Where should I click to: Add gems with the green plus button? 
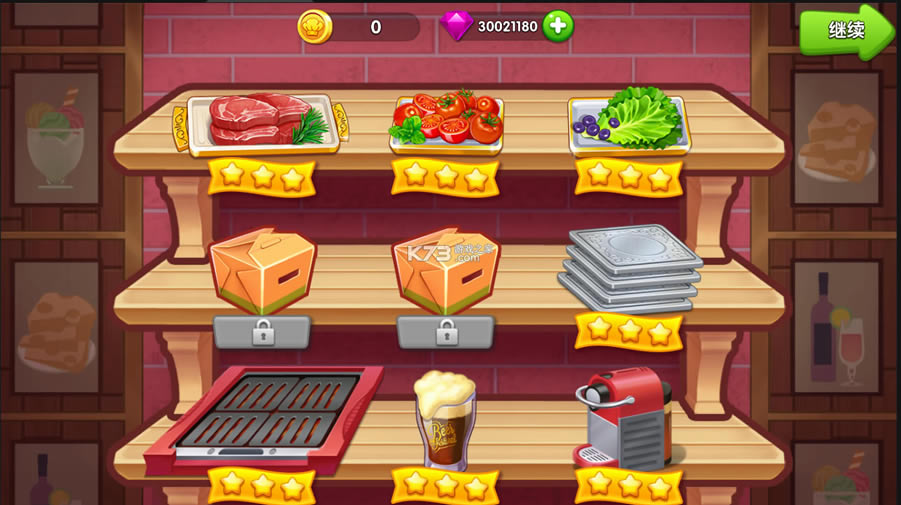558,26
